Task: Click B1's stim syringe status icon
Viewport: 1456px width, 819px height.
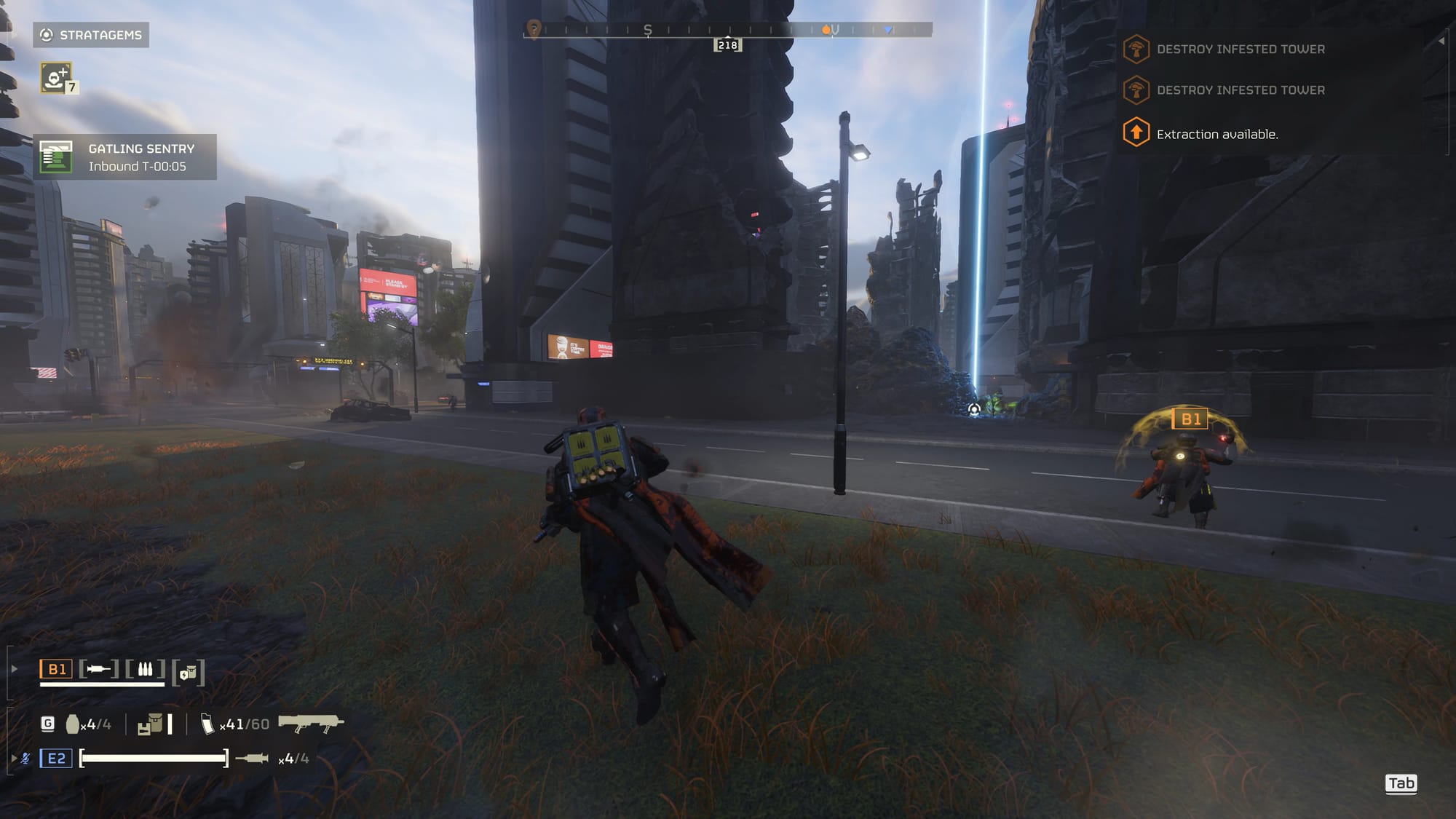Action: click(99, 669)
